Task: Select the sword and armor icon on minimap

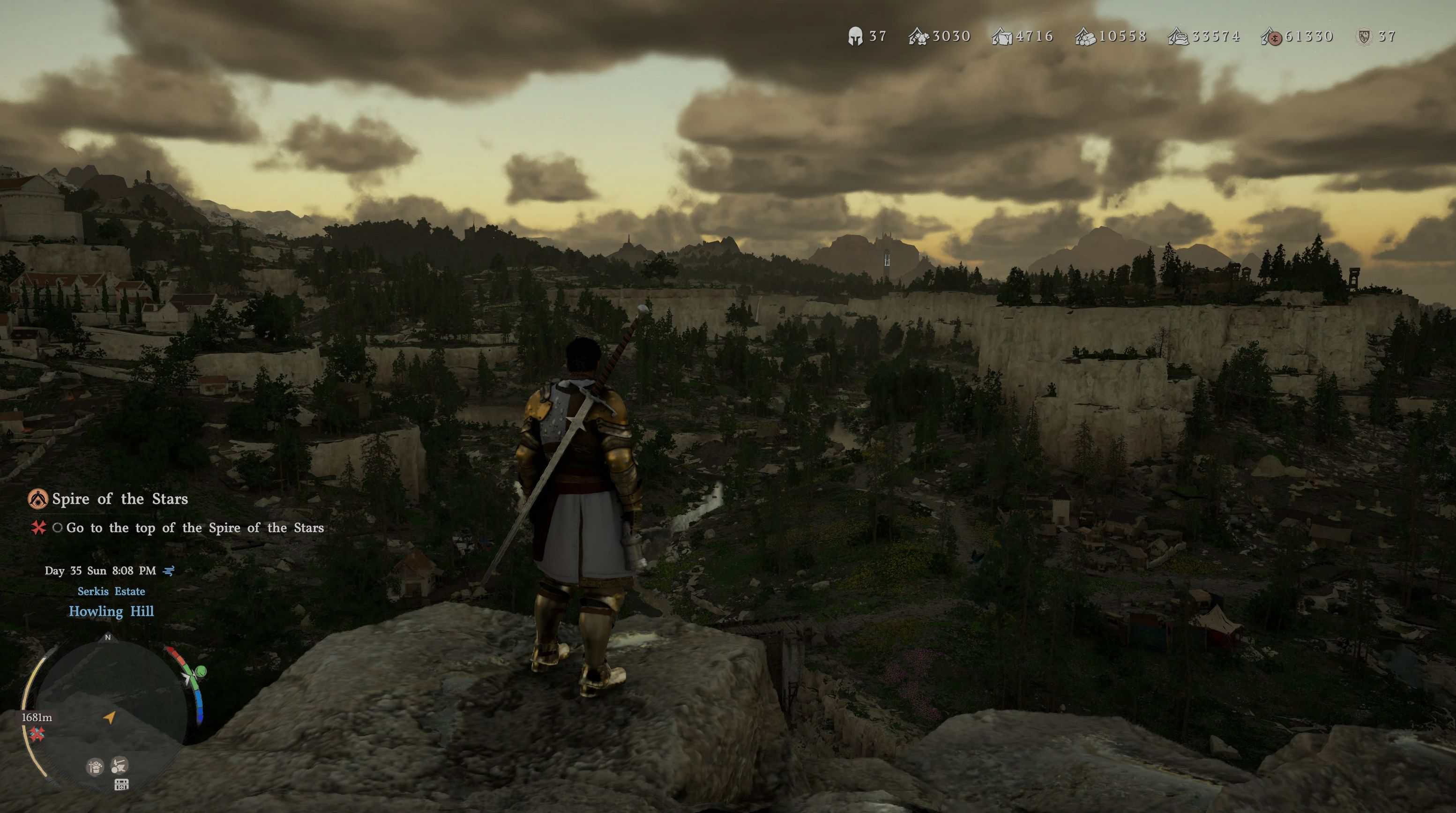Action: pyautogui.click(x=95, y=767)
